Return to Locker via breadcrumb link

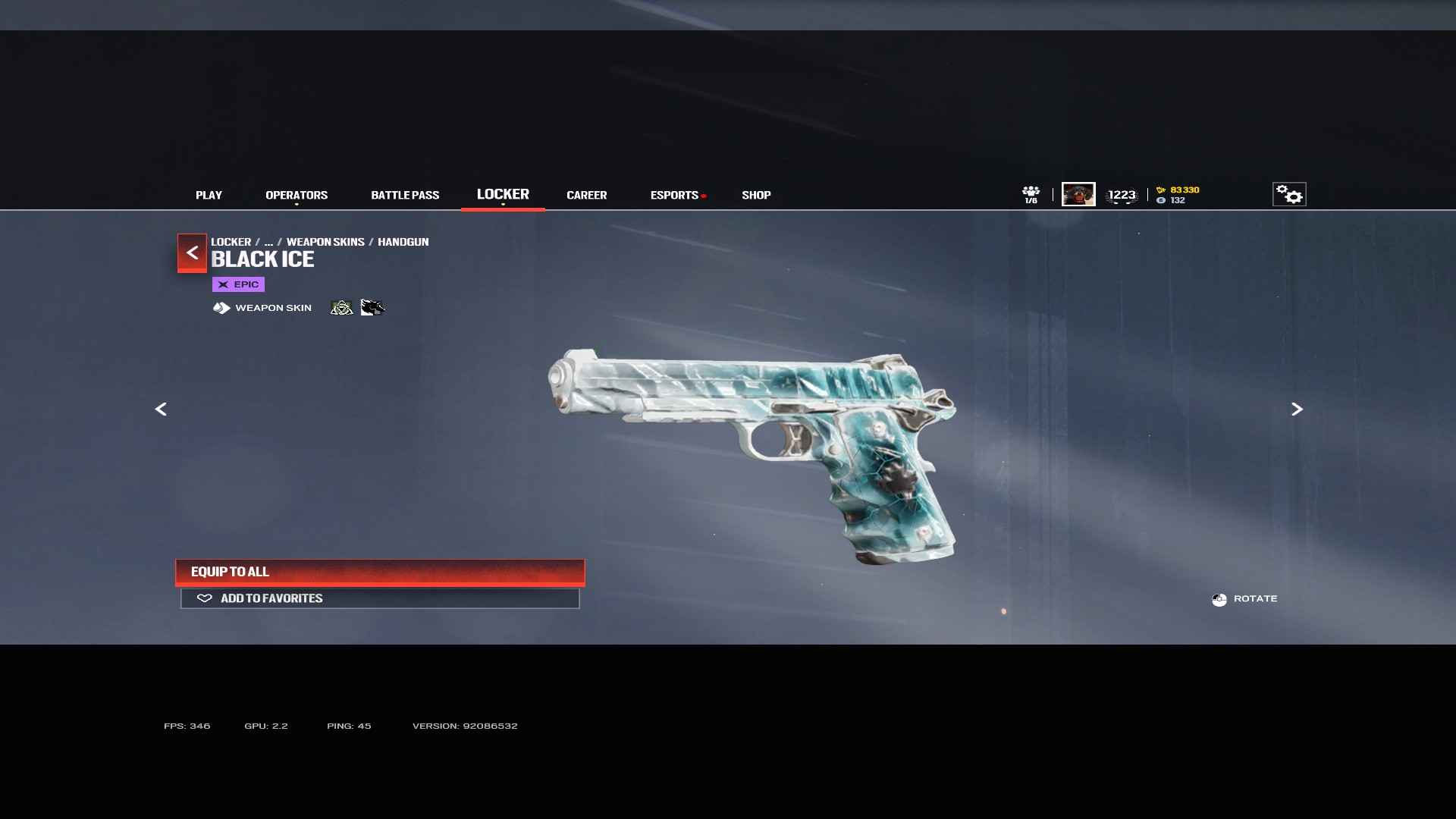point(231,242)
